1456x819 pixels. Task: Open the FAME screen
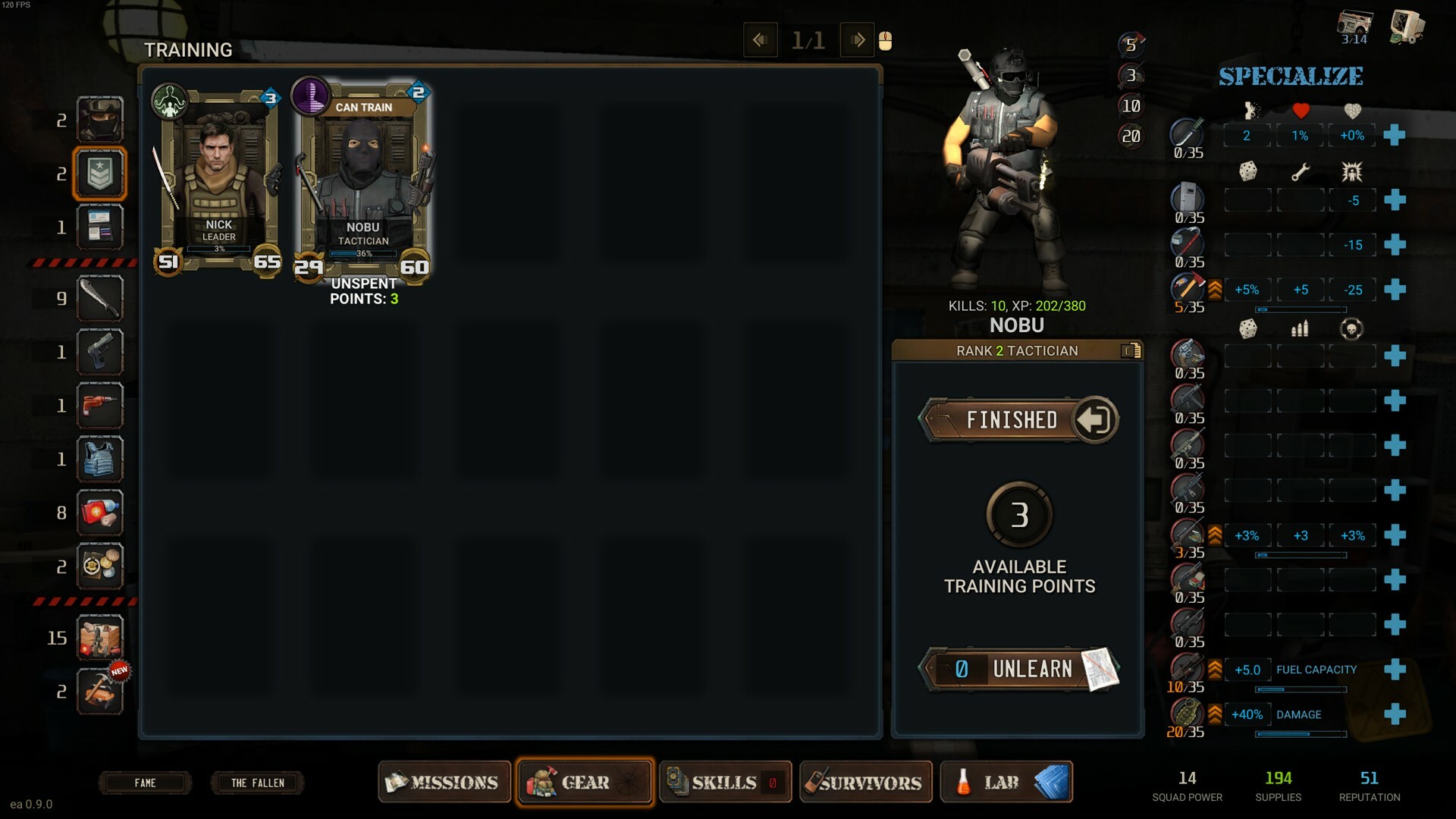click(145, 783)
